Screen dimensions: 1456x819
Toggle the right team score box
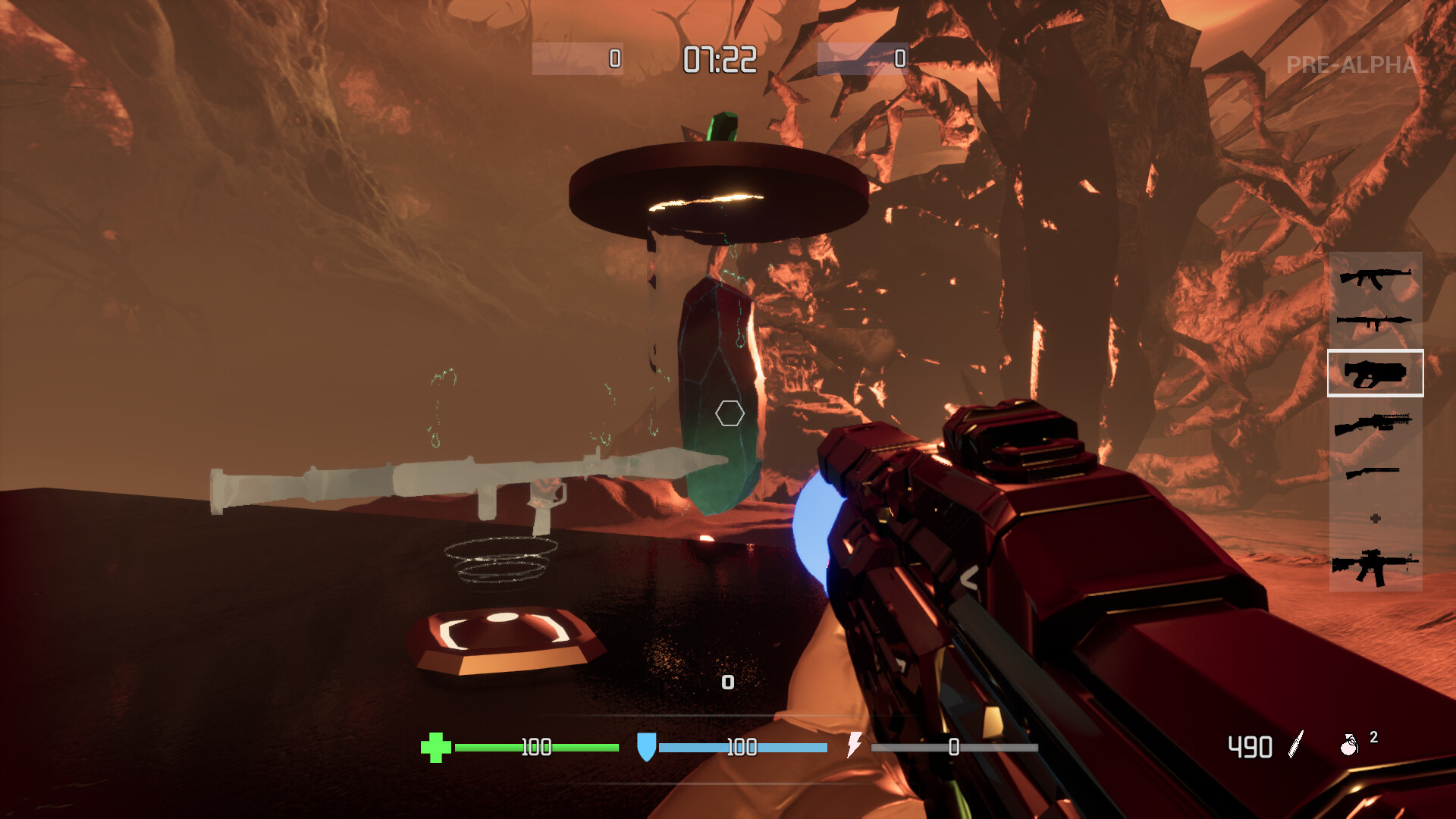(863, 57)
